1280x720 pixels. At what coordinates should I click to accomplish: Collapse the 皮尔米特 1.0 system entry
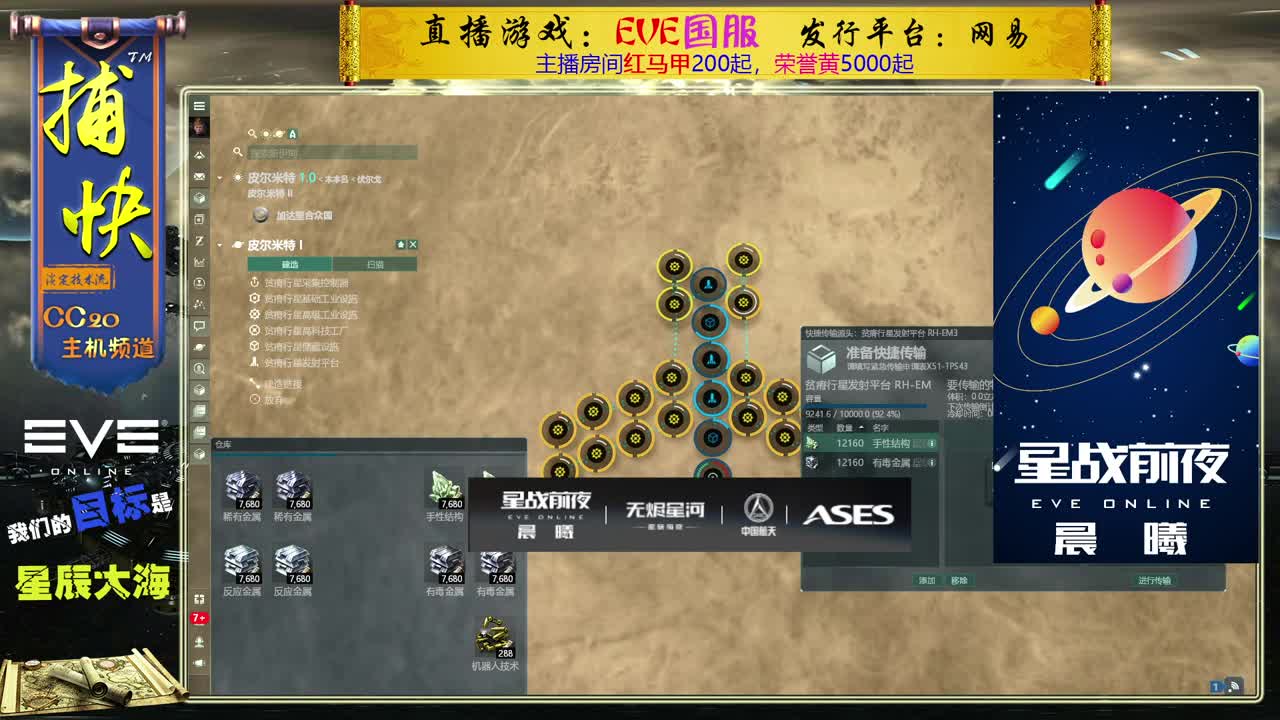pos(221,176)
